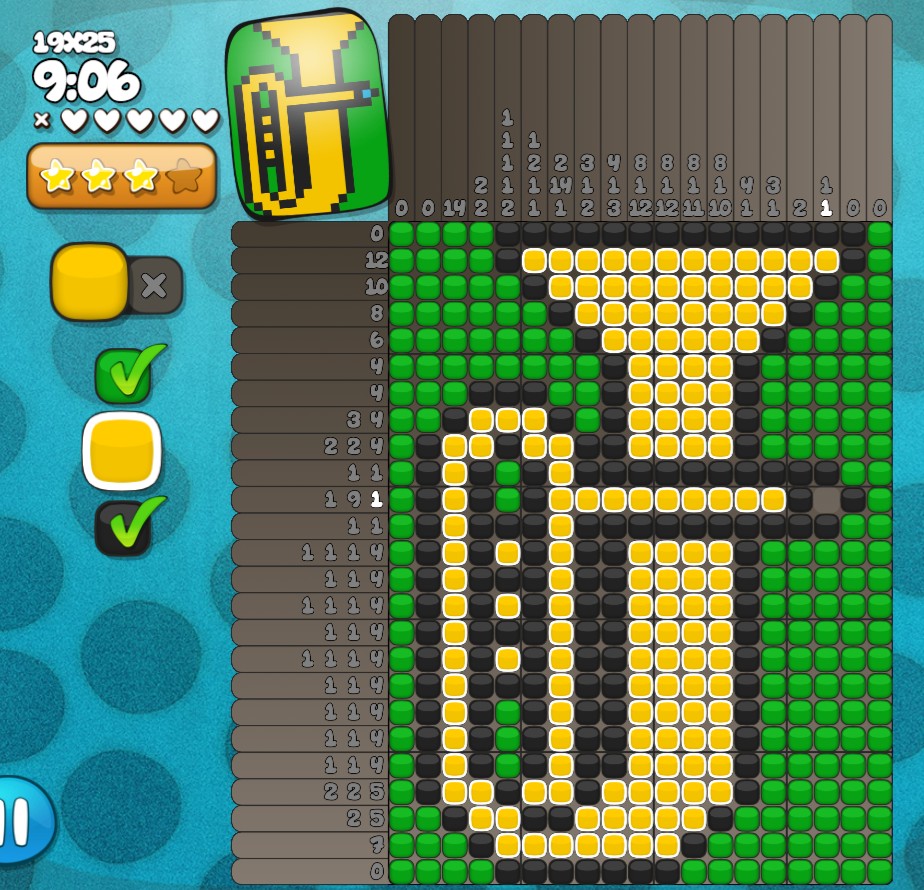
Task: Choose the black color with checkmark
Action: point(124,527)
